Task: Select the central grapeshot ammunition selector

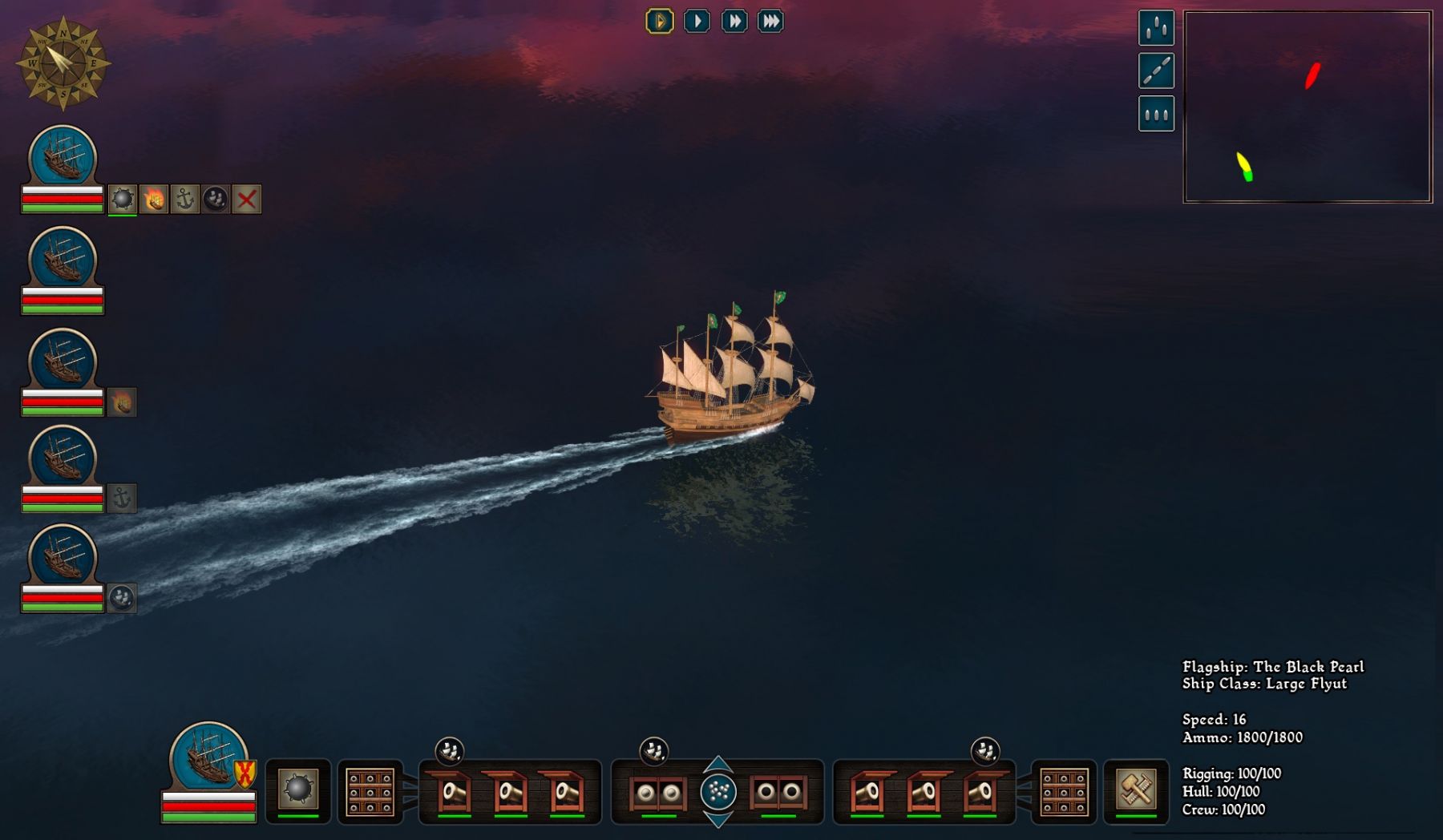Action: tap(718, 792)
